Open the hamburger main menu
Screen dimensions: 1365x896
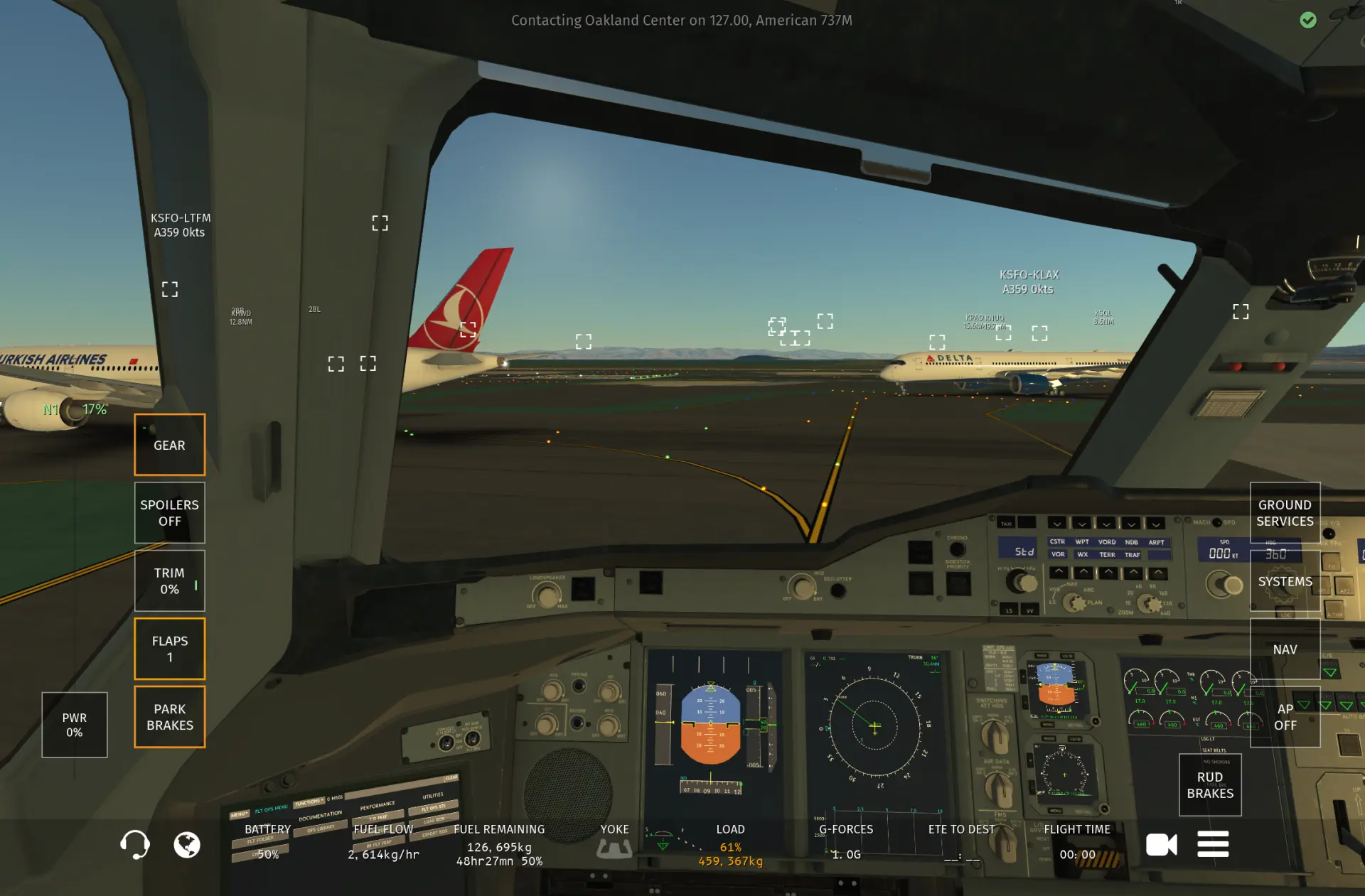(x=1213, y=845)
